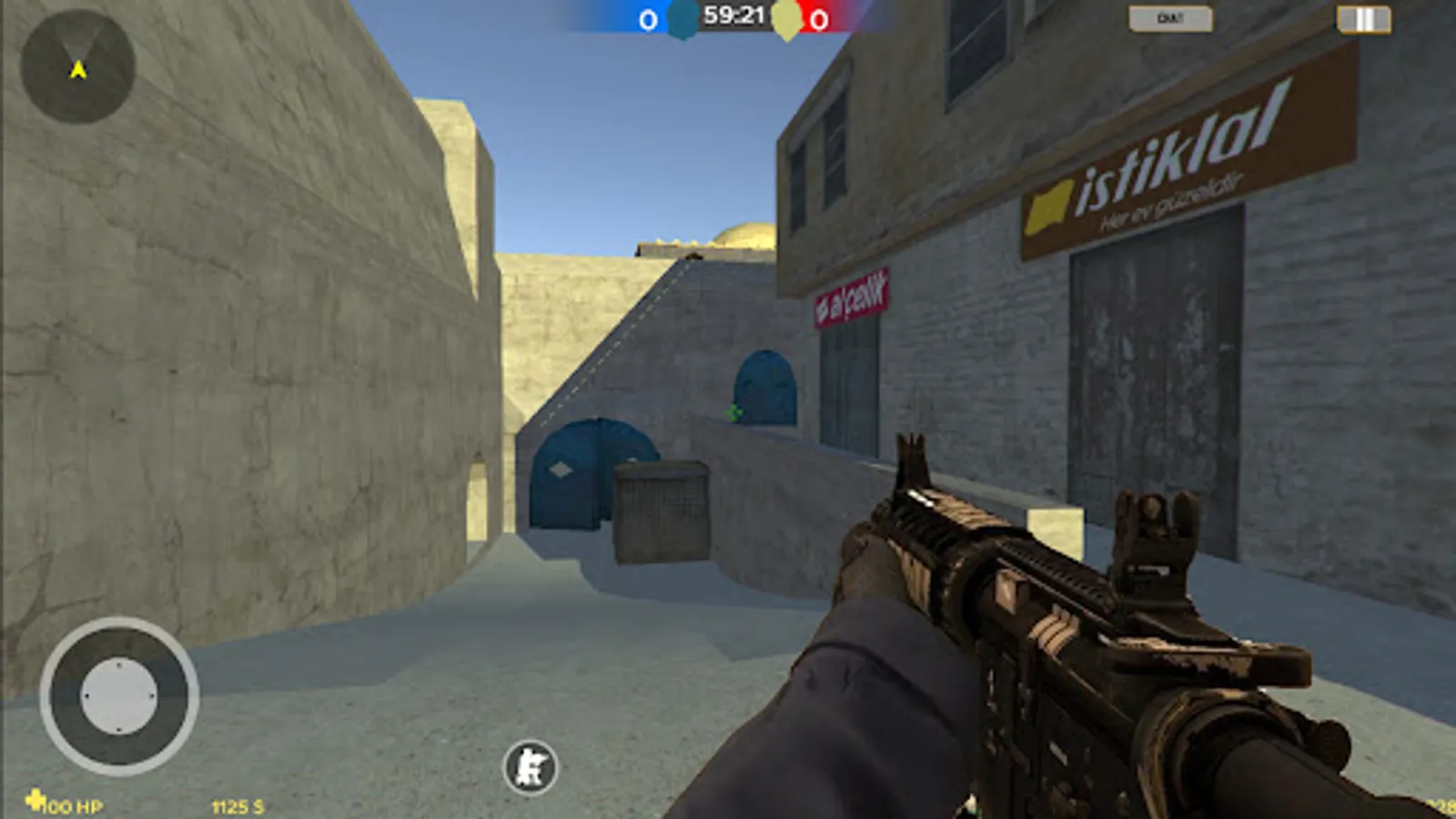Expand the chat message window
Image resolution: width=1456 pixels, height=819 pixels.
coord(1169,15)
